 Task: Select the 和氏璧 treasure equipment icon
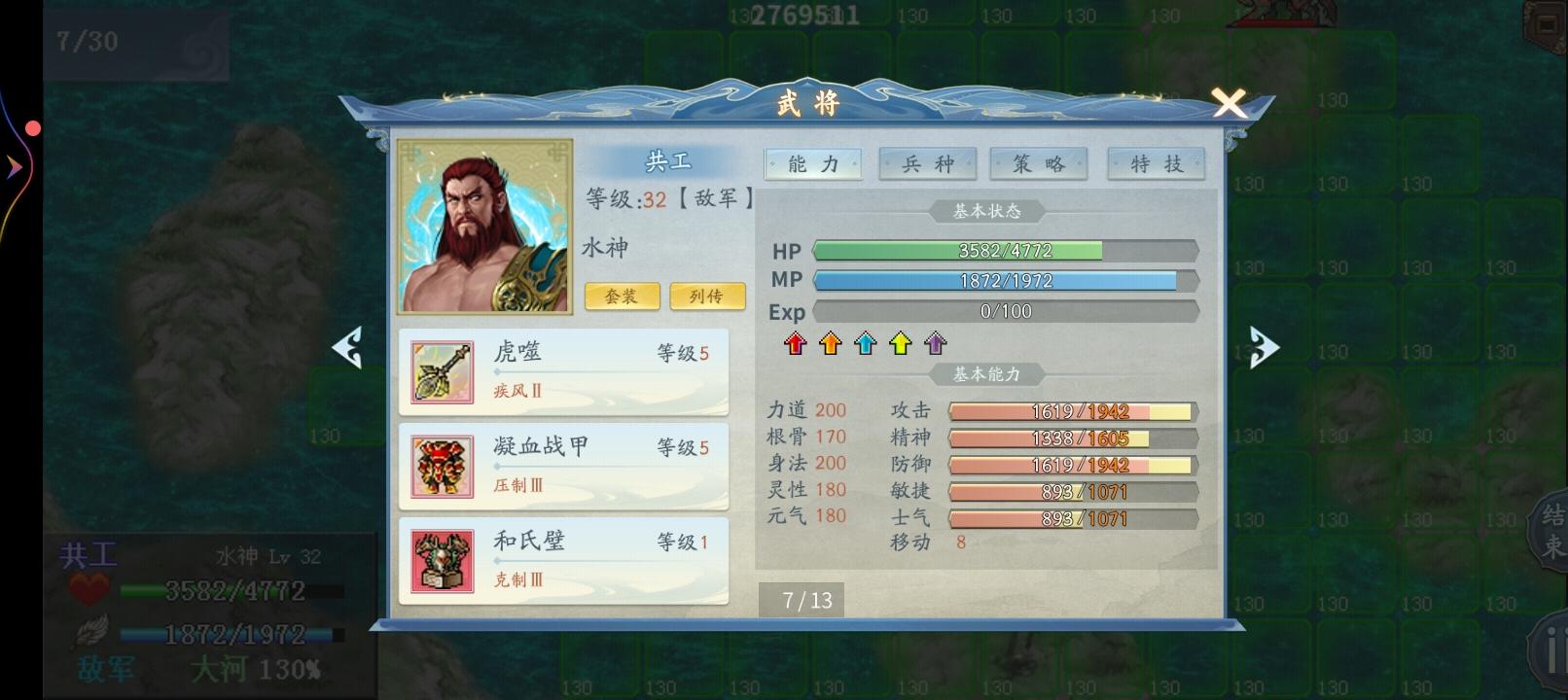tap(440, 561)
